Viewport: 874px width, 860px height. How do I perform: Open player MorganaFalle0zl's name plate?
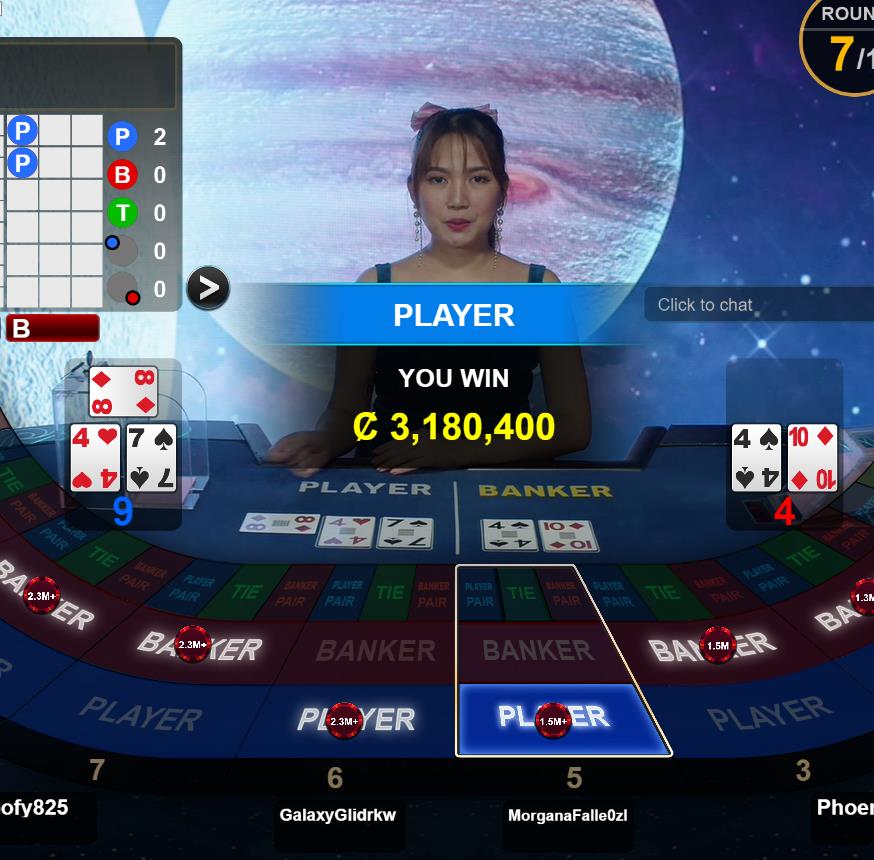coord(567,816)
